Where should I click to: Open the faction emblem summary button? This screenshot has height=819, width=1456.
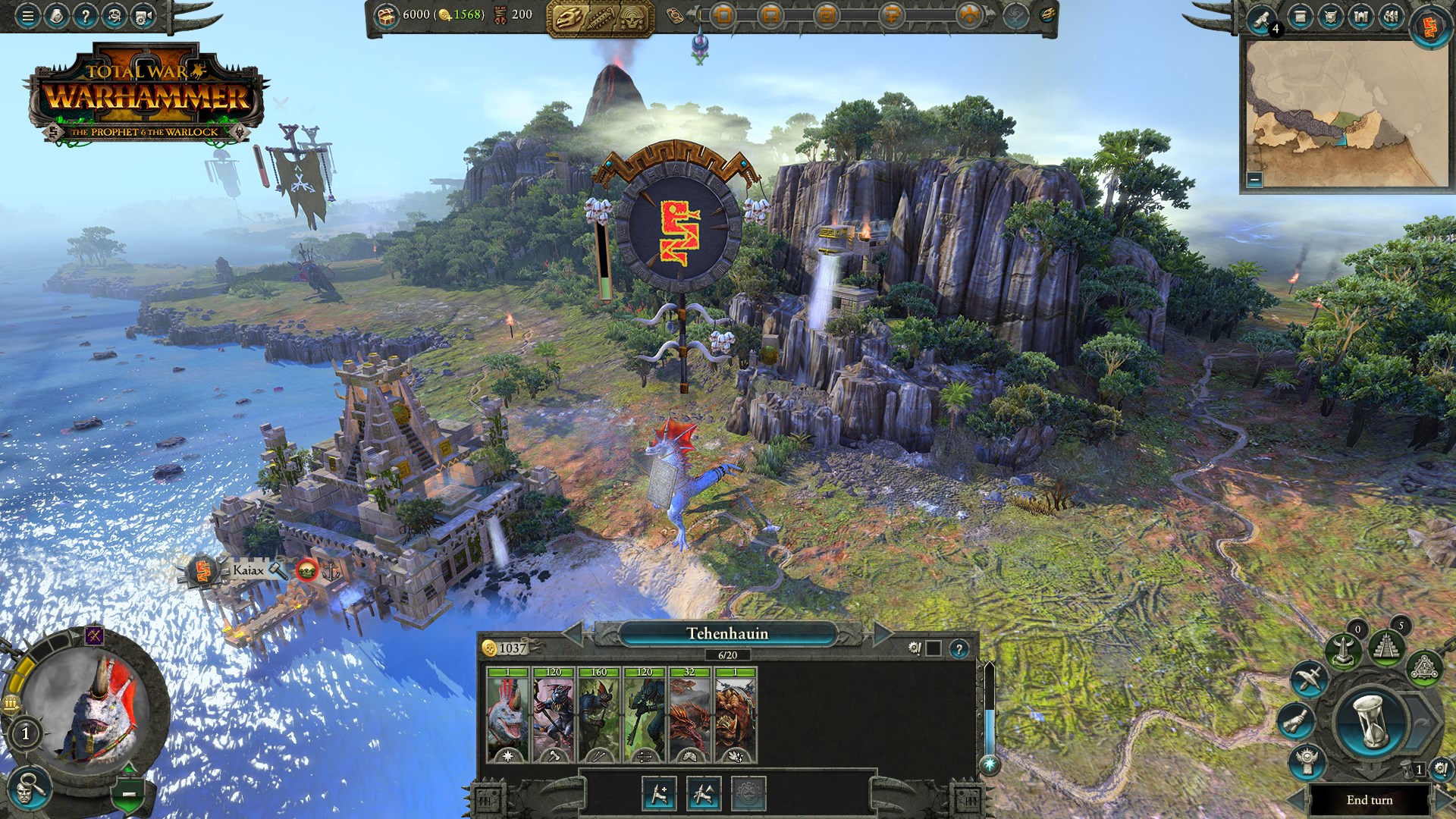[x=1430, y=27]
